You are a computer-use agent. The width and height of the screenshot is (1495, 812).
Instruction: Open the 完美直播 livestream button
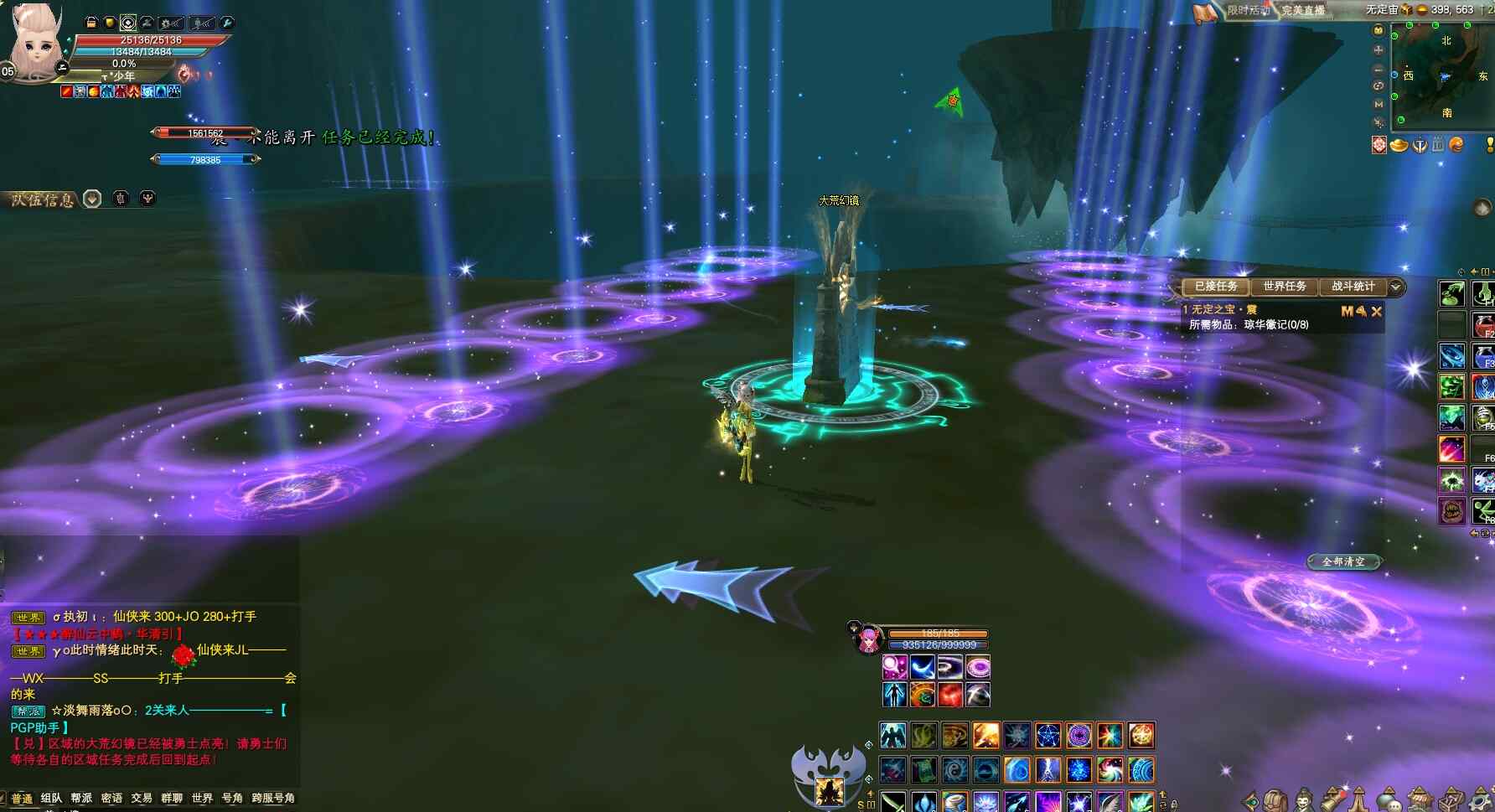click(1303, 10)
